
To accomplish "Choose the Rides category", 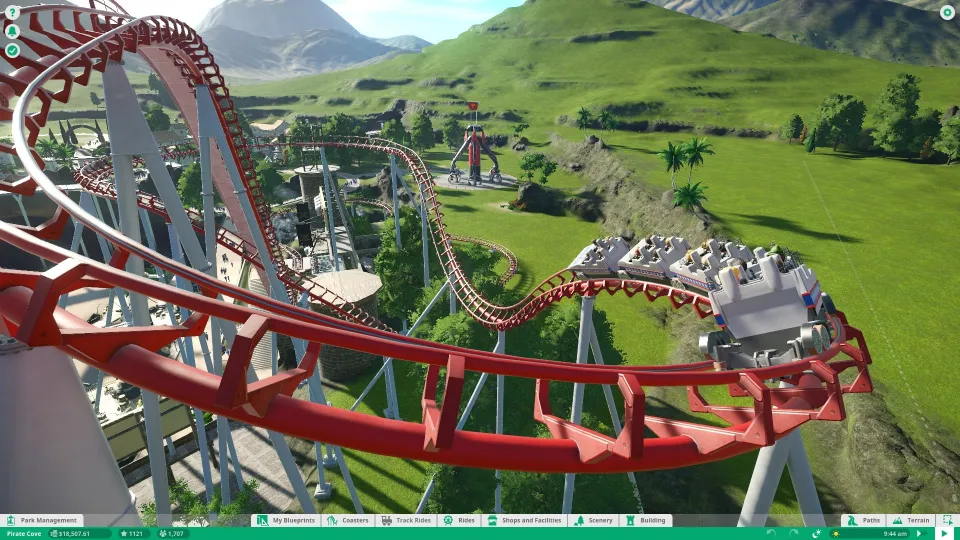I will pyautogui.click(x=460, y=520).
